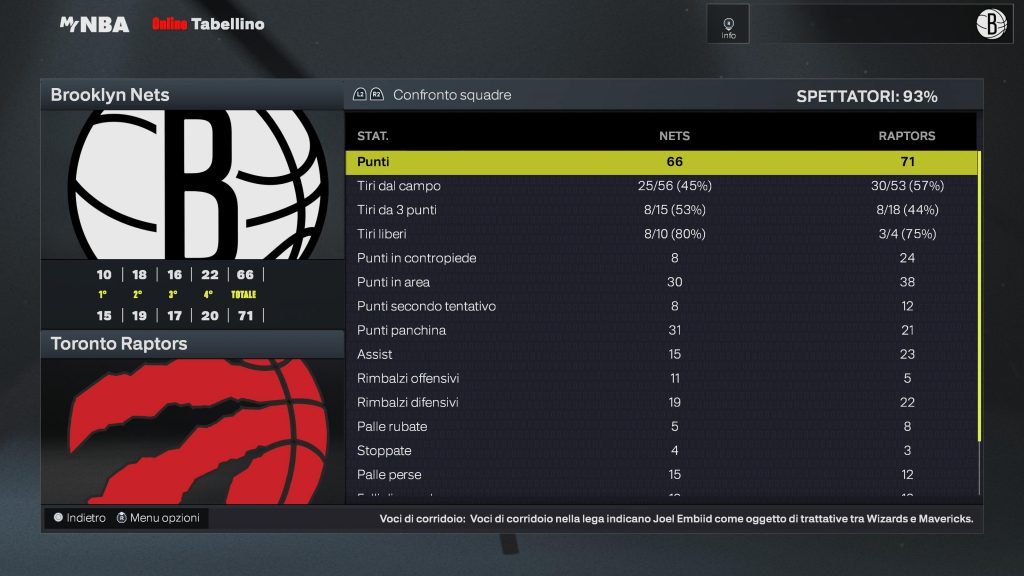Pick the Tiri liberi stat row
Image resolution: width=1024 pixels, height=576 pixels.
(661, 234)
